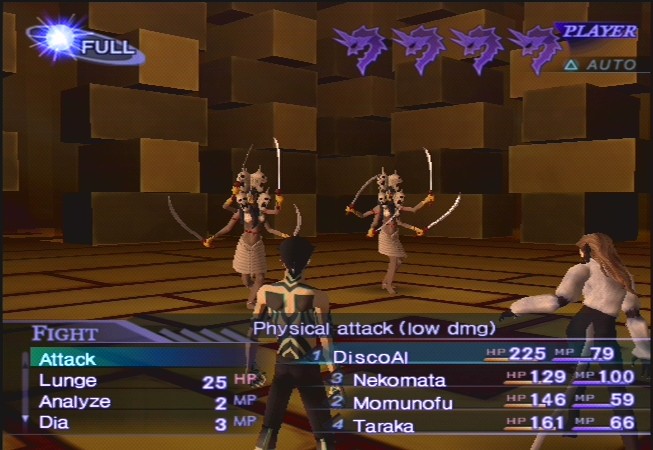The width and height of the screenshot is (653, 450).
Task: Select party member DiscoAl
Action: [371, 356]
